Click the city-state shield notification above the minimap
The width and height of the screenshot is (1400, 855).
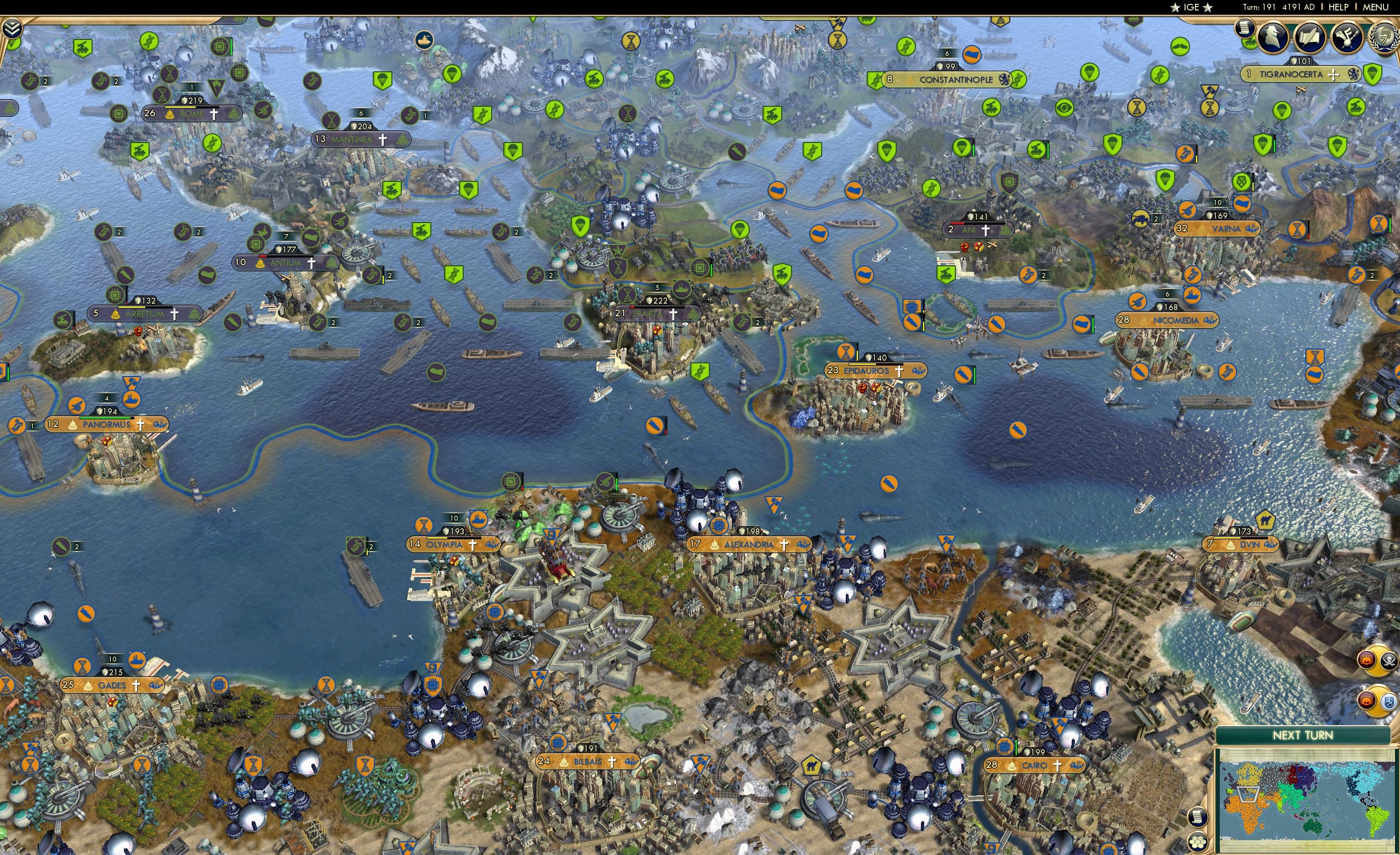pyautogui.click(x=1390, y=702)
